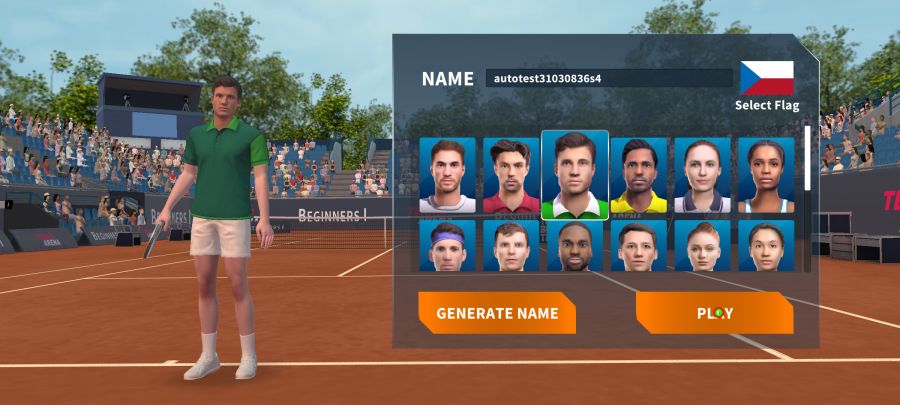Click GENERATE NAME for a random name
The width and height of the screenshot is (900, 405).
pyautogui.click(x=497, y=313)
